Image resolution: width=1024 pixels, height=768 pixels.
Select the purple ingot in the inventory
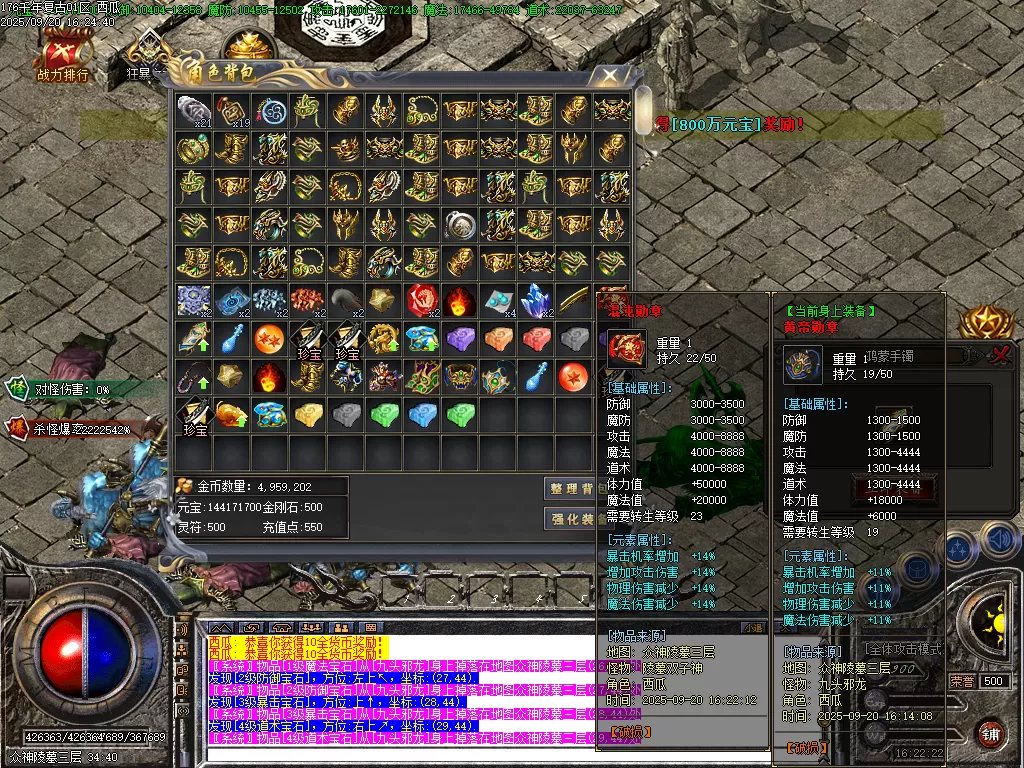point(459,338)
